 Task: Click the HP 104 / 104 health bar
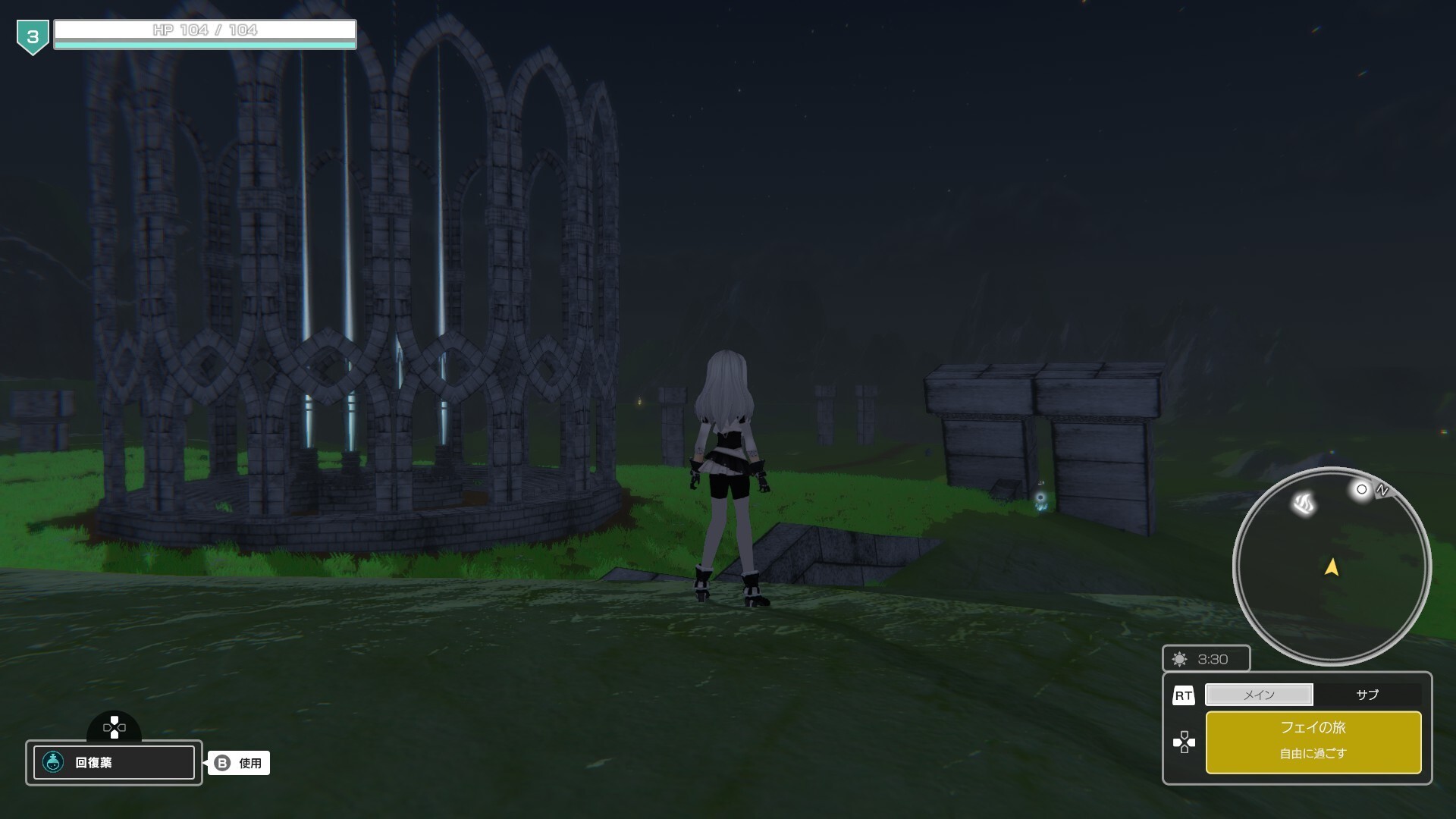[x=205, y=33]
